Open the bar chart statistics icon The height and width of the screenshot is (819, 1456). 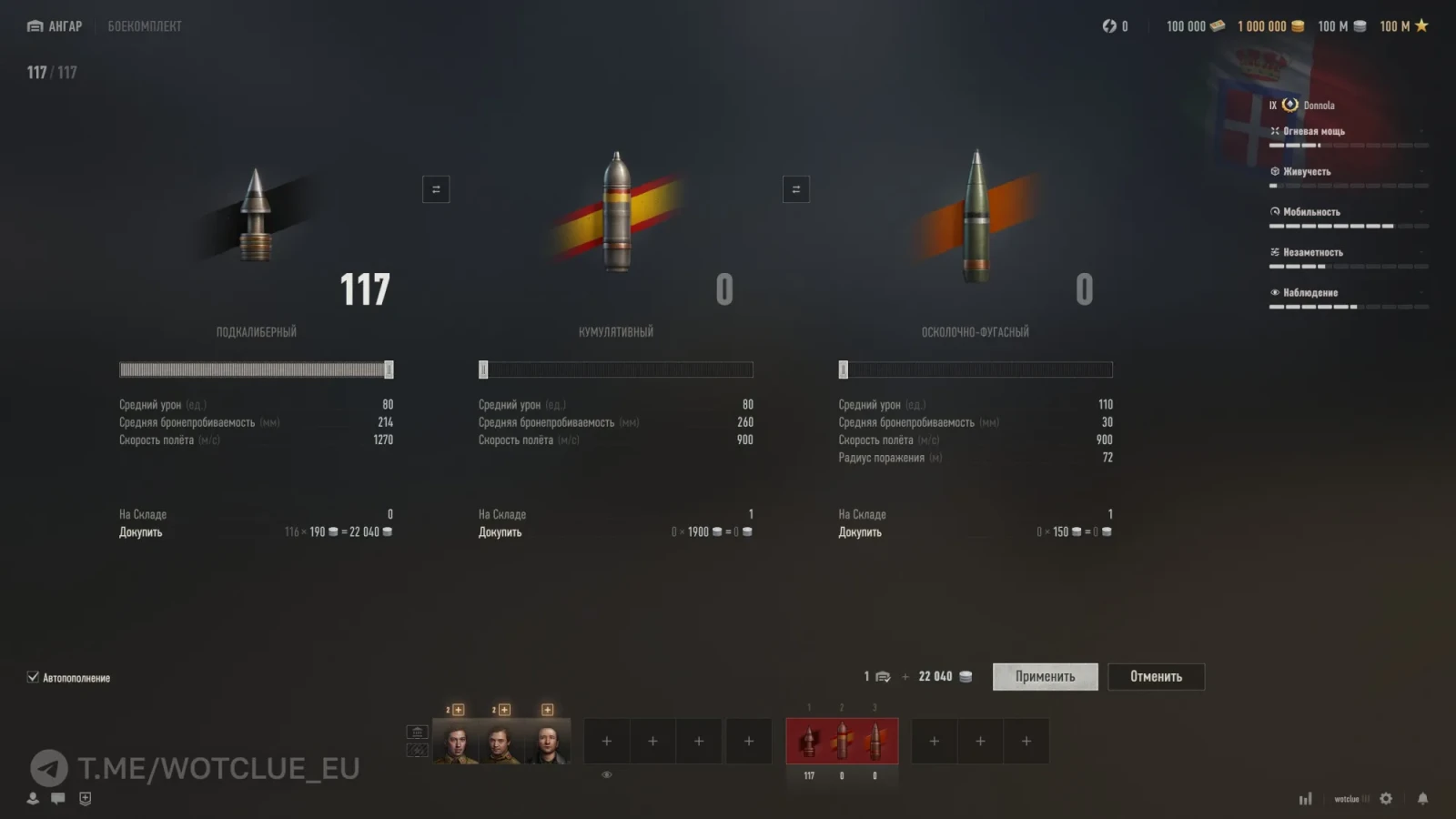(x=1306, y=799)
